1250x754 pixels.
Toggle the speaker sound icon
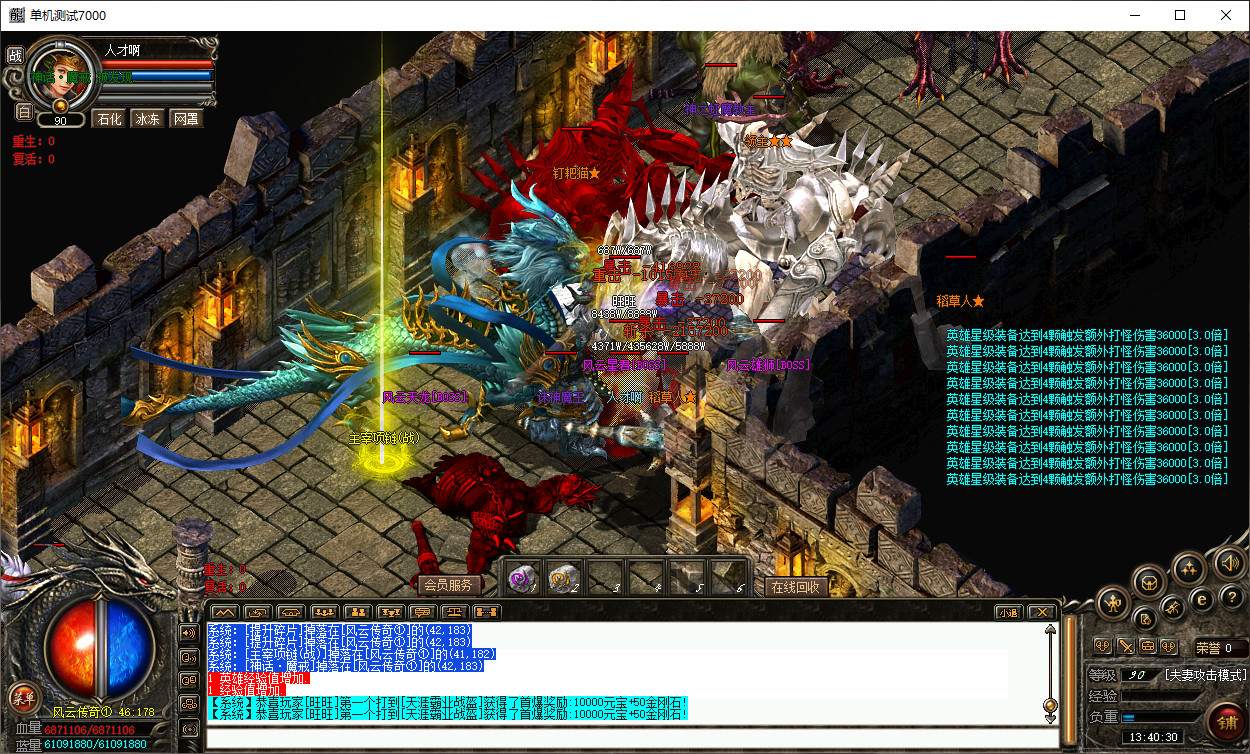1231,563
